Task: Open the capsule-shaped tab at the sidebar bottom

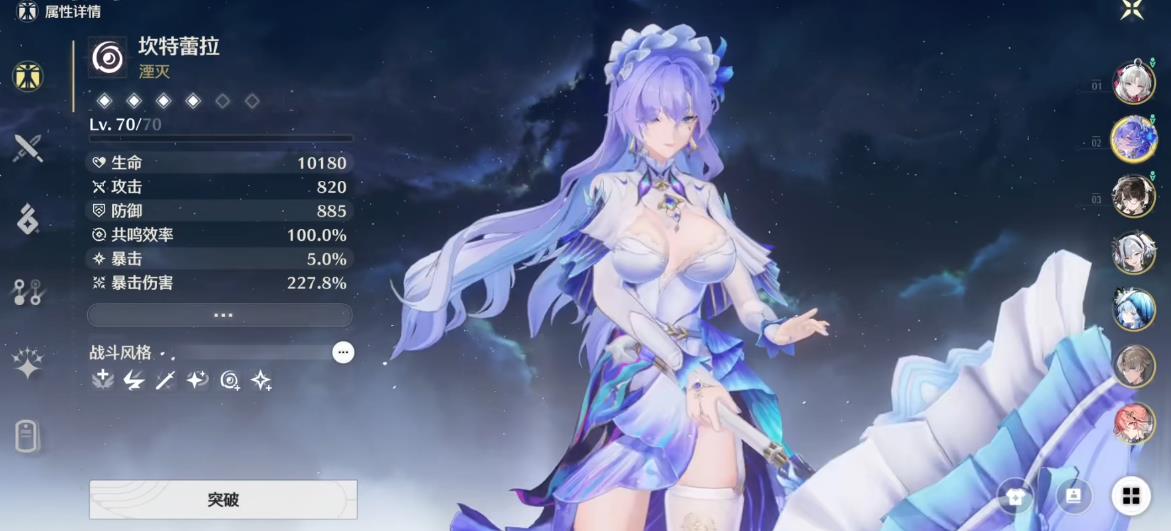Action: tap(28, 436)
